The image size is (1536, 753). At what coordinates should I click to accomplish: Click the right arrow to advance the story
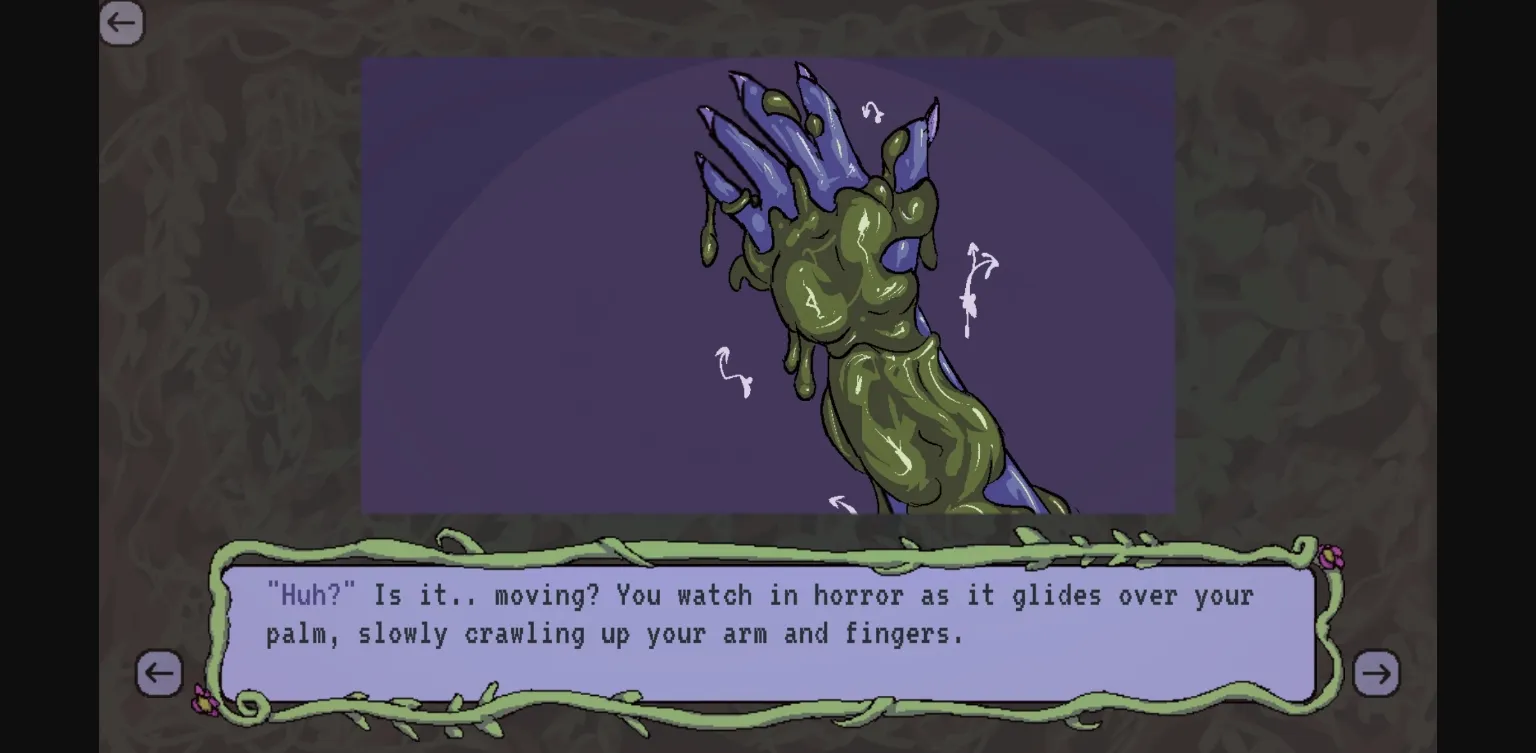coord(1377,674)
